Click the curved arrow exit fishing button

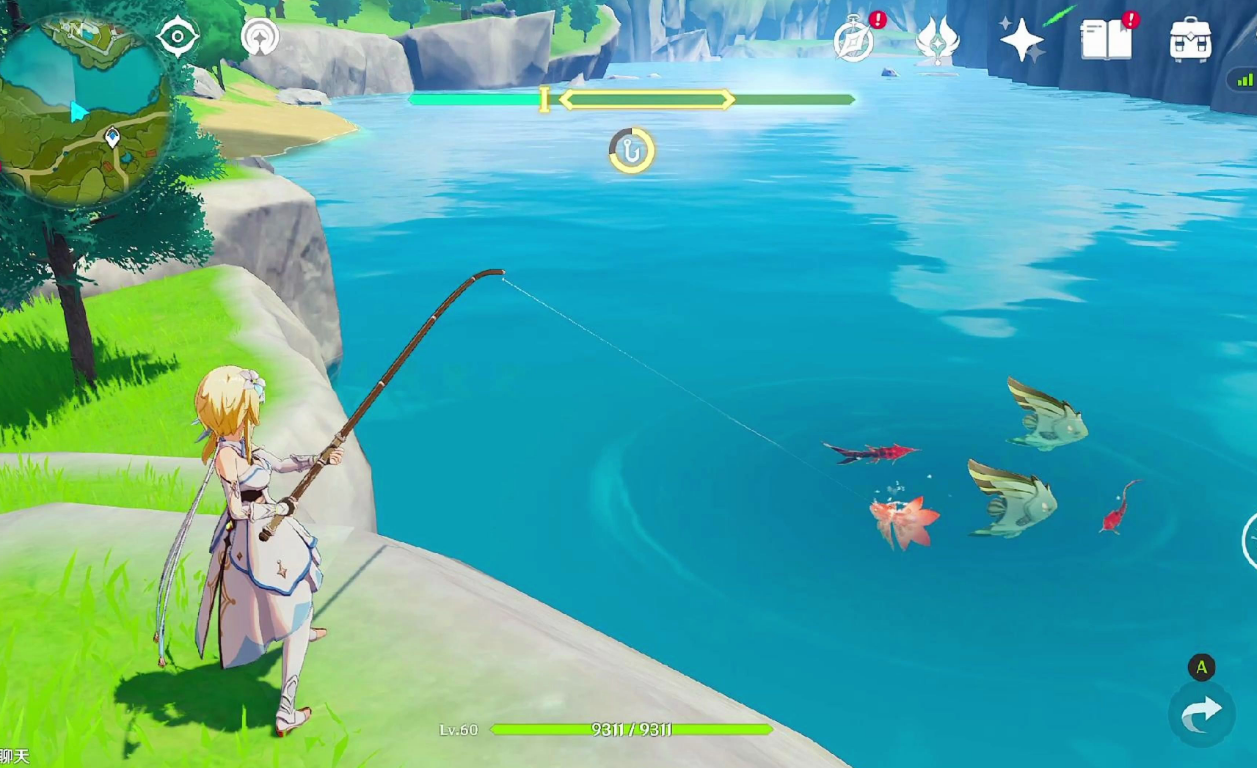click(1201, 712)
